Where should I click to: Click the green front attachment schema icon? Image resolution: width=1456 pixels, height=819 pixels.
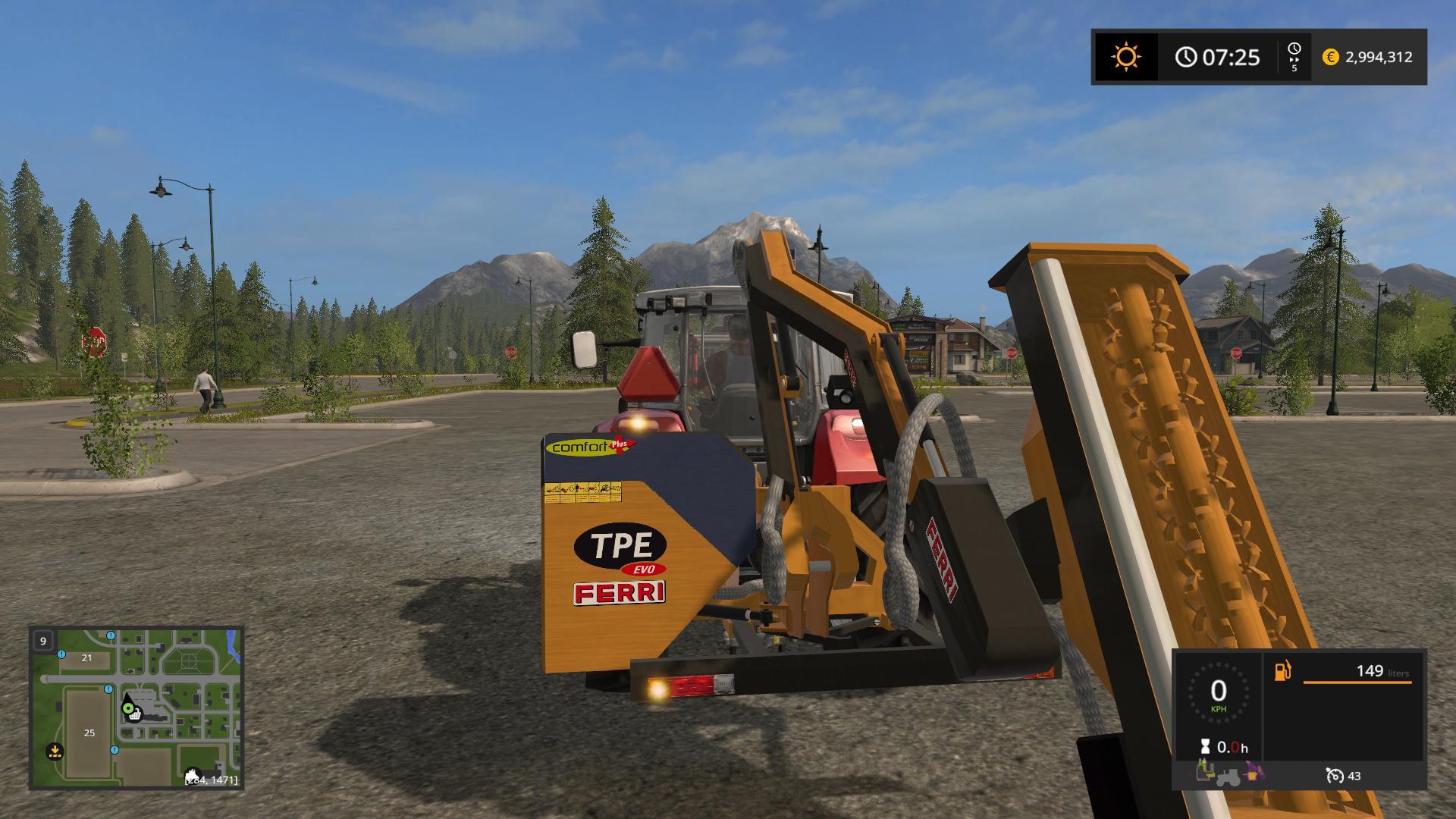pos(1204,771)
